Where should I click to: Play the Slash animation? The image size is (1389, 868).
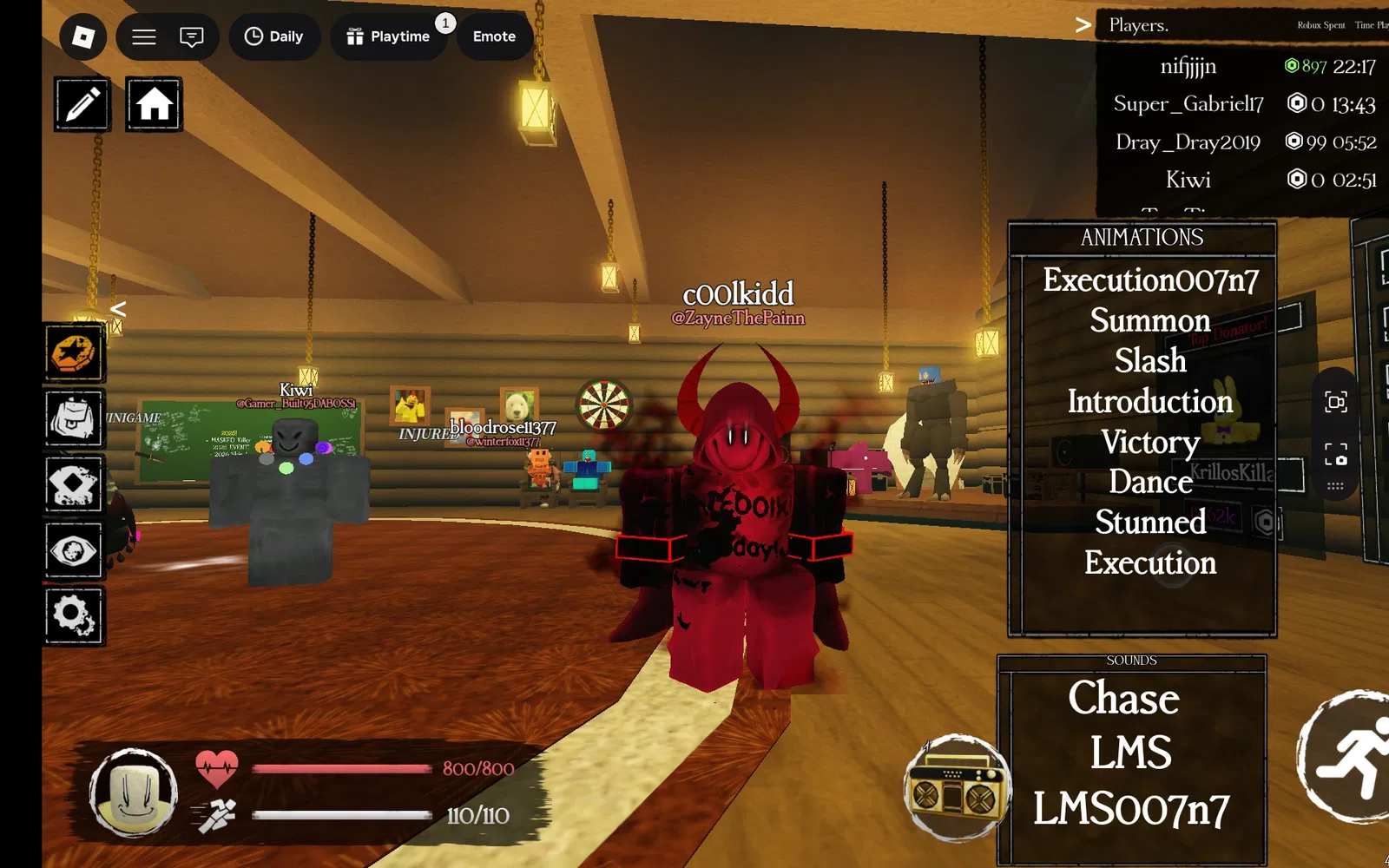(x=1149, y=360)
